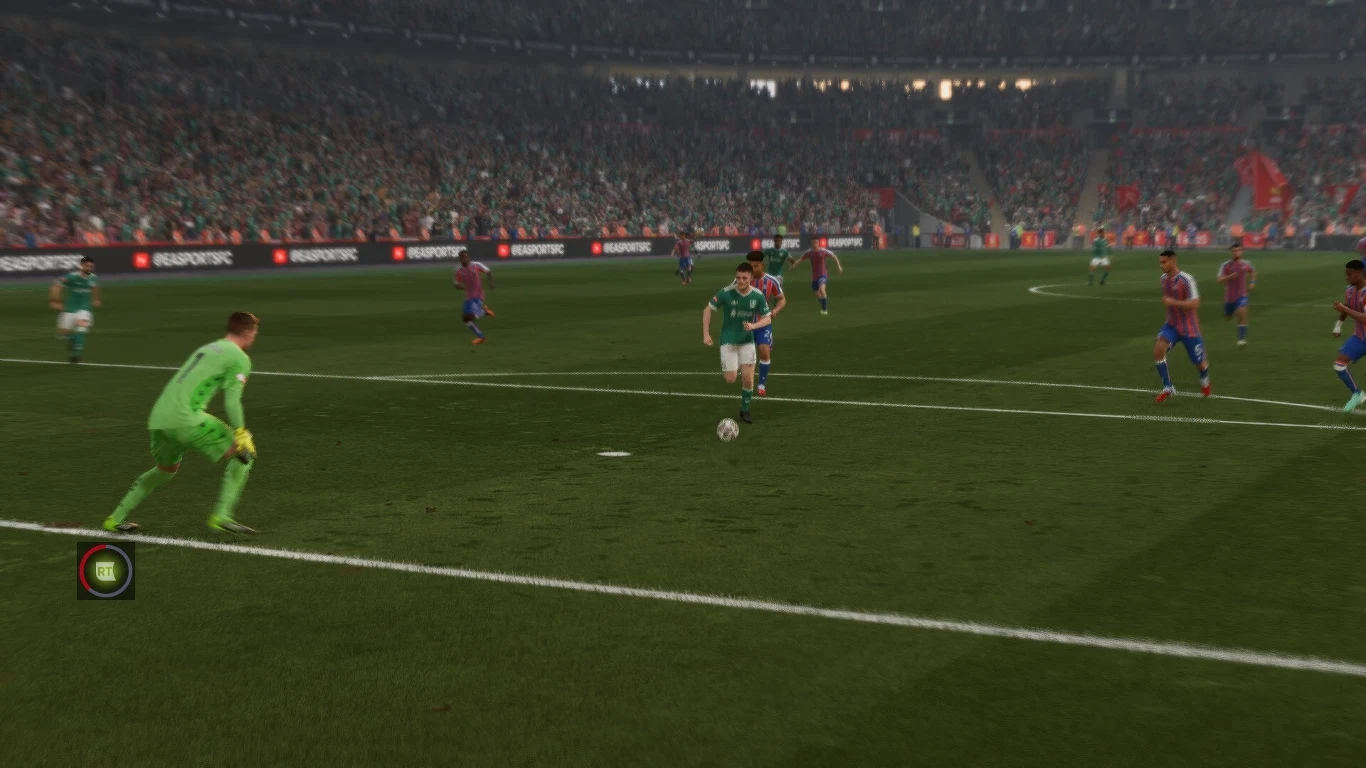Click the goalkeeper's yellow gloves
This screenshot has width=1366, height=768.
pyautogui.click(x=243, y=441)
